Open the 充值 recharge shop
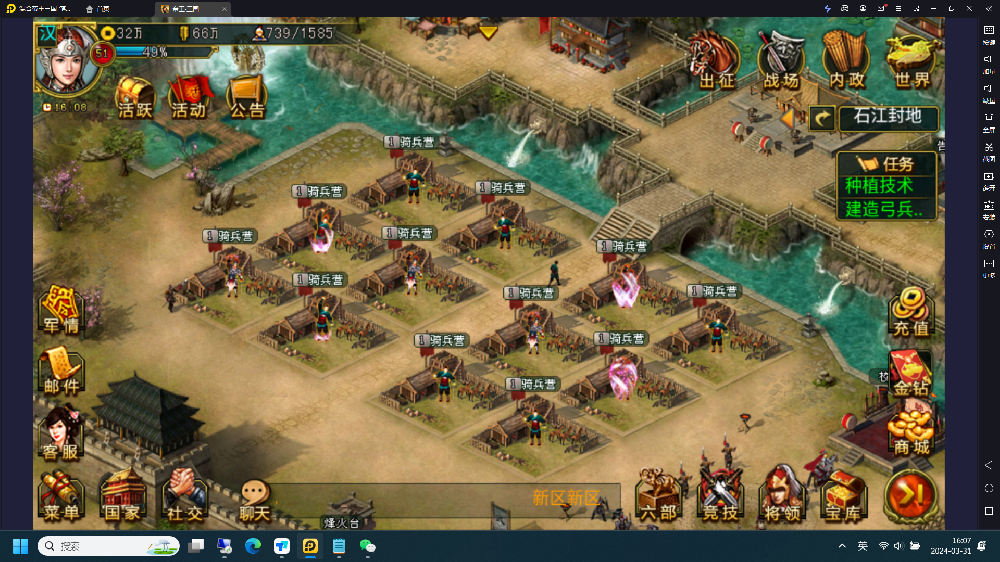 click(910, 312)
